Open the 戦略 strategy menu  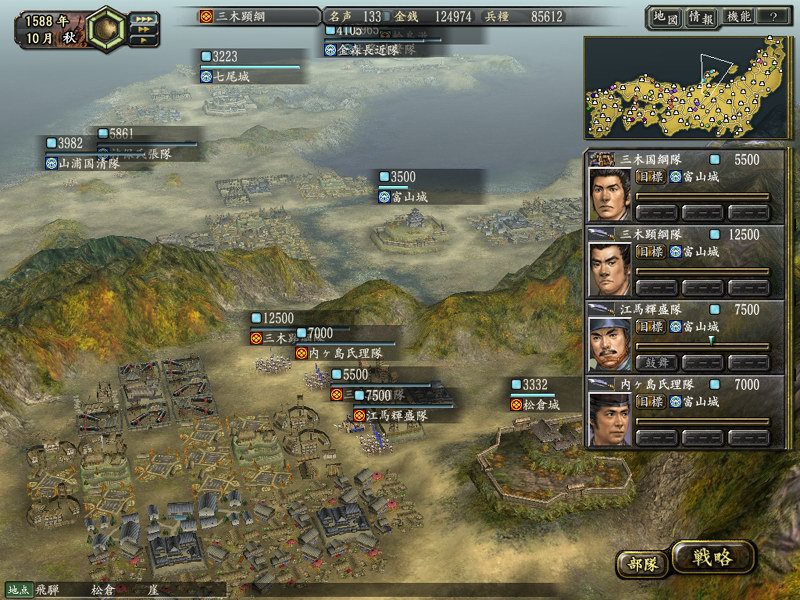pyautogui.click(x=713, y=557)
